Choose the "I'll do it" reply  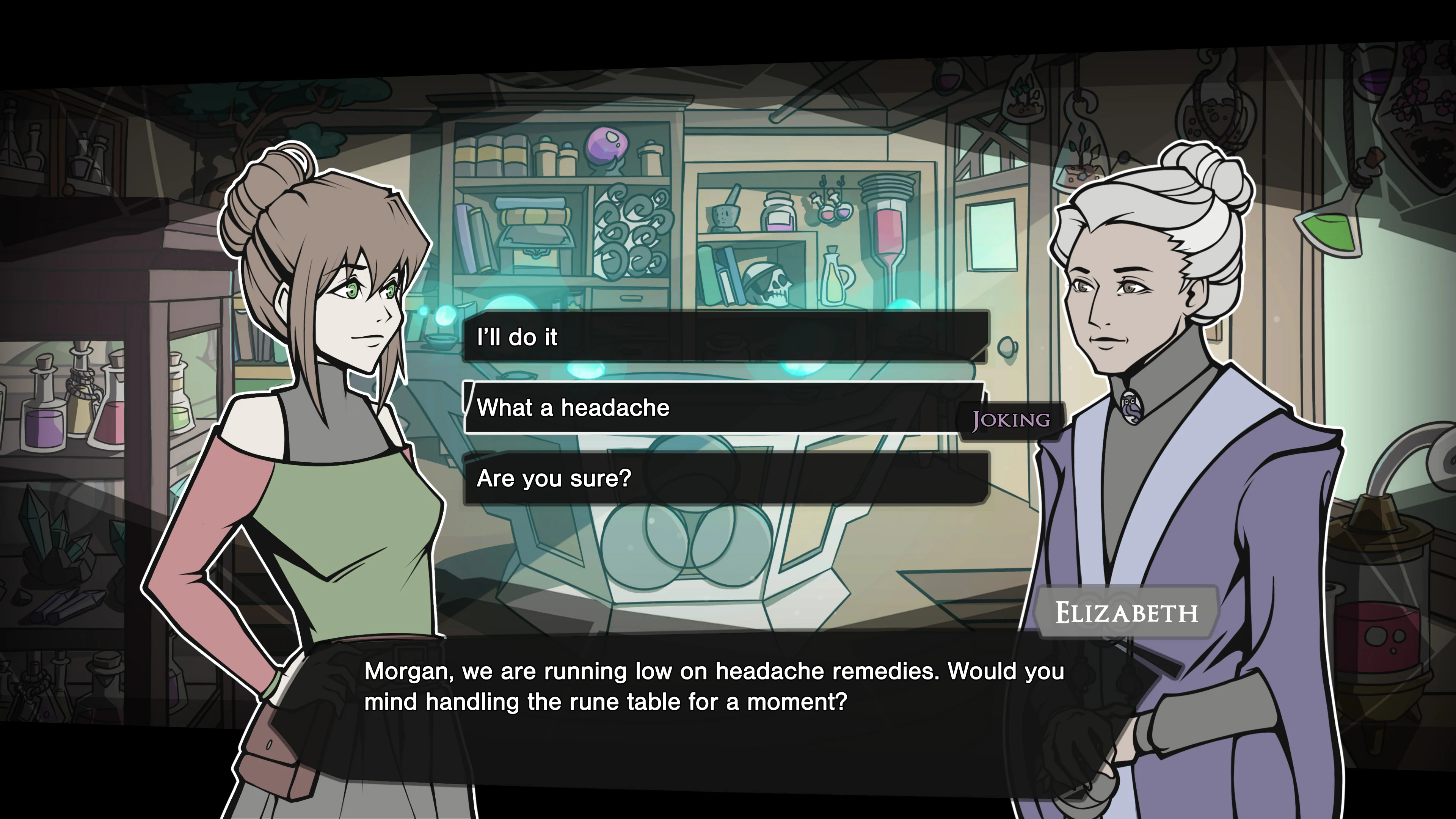(x=726, y=337)
